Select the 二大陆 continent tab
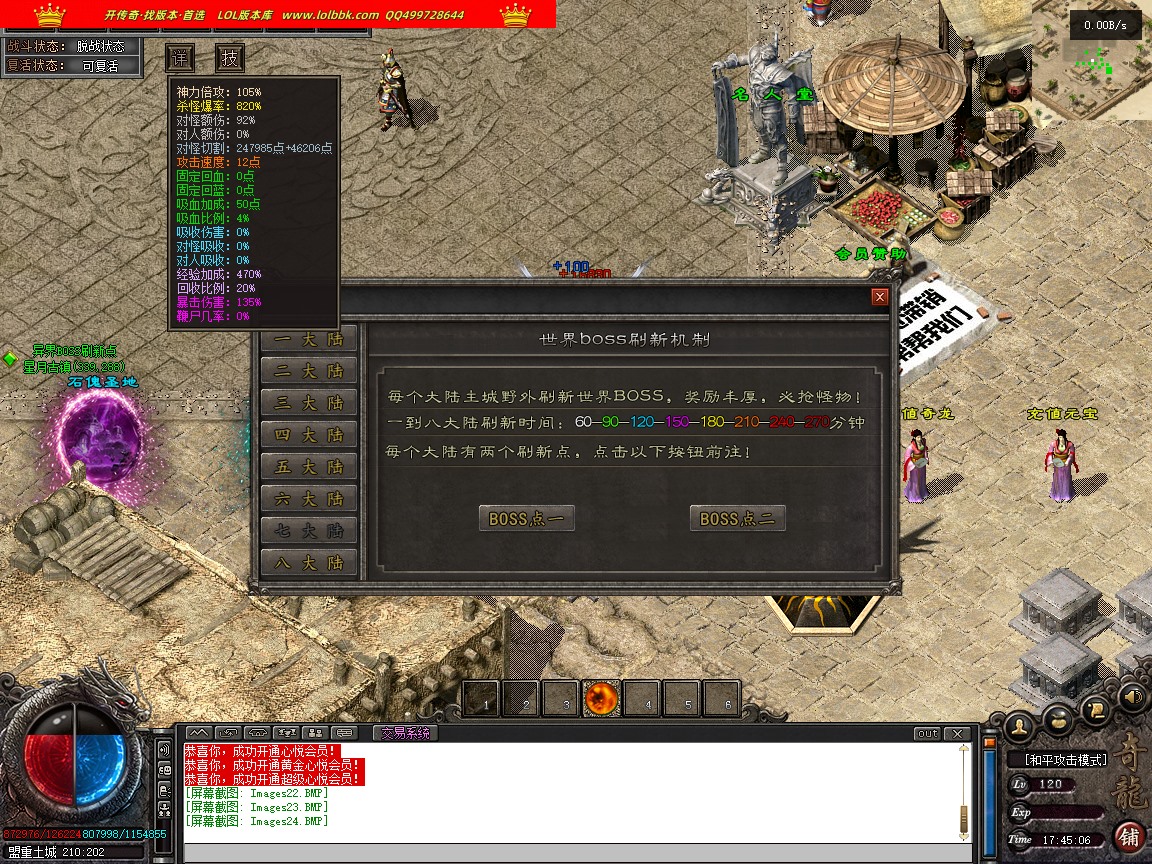1152x864 pixels. coord(309,371)
